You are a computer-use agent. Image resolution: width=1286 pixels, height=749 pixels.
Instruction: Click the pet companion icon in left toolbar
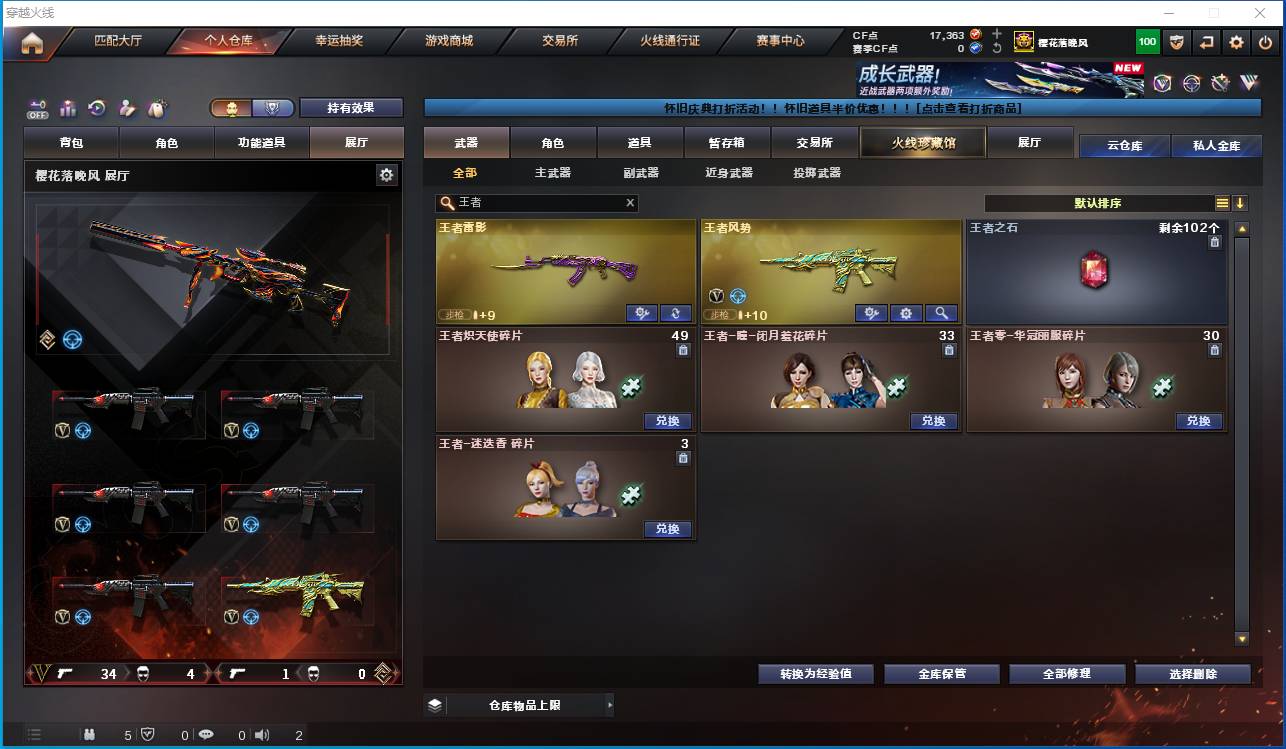158,107
